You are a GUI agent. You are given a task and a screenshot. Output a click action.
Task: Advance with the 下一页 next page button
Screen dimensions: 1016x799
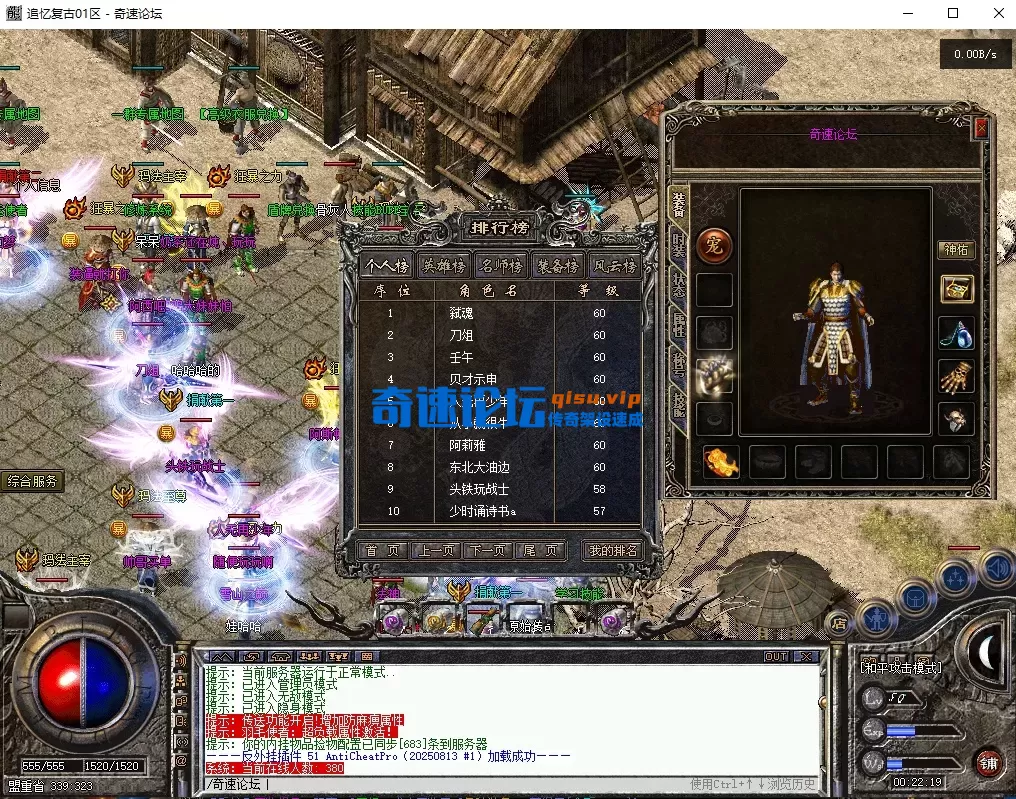489,550
